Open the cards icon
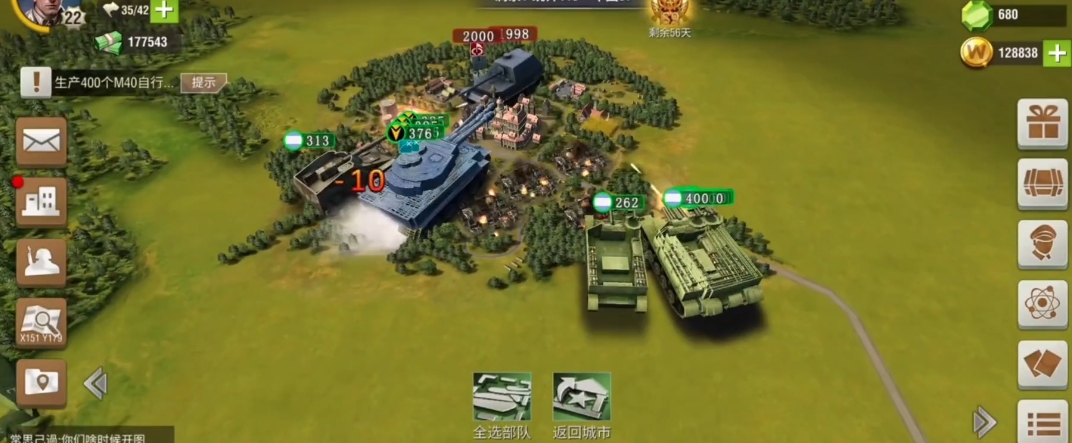This screenshot has height=443, width=1072. (x=1042, y=364)
